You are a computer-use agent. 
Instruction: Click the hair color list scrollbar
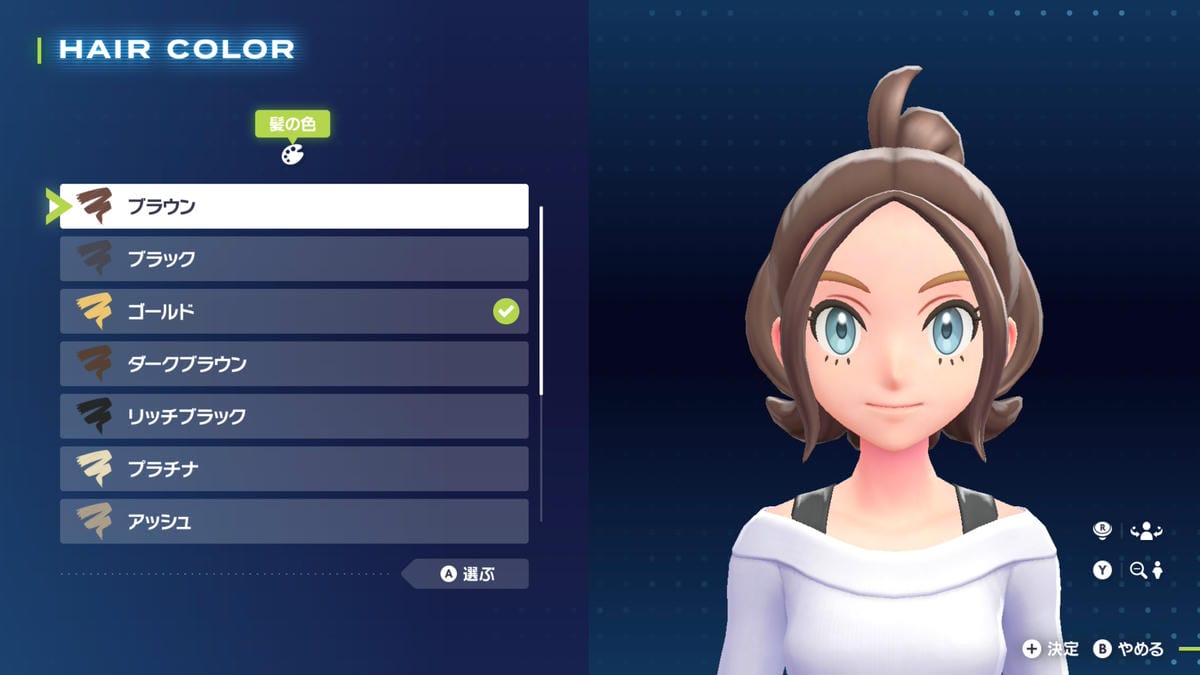pos(541,300)
